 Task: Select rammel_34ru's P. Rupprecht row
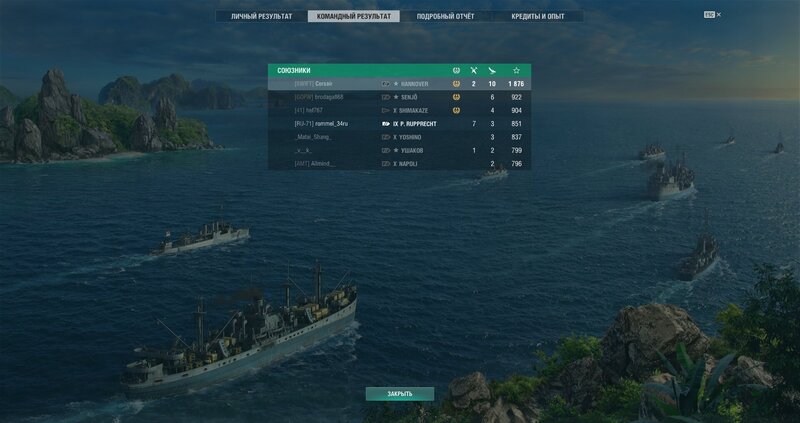tap(399, 123)
